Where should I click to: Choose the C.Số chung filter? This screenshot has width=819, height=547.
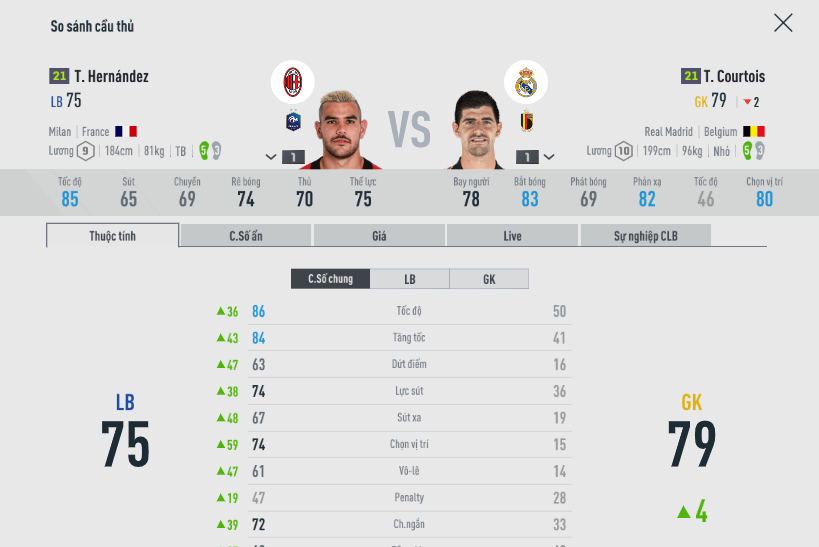point(330,279)
